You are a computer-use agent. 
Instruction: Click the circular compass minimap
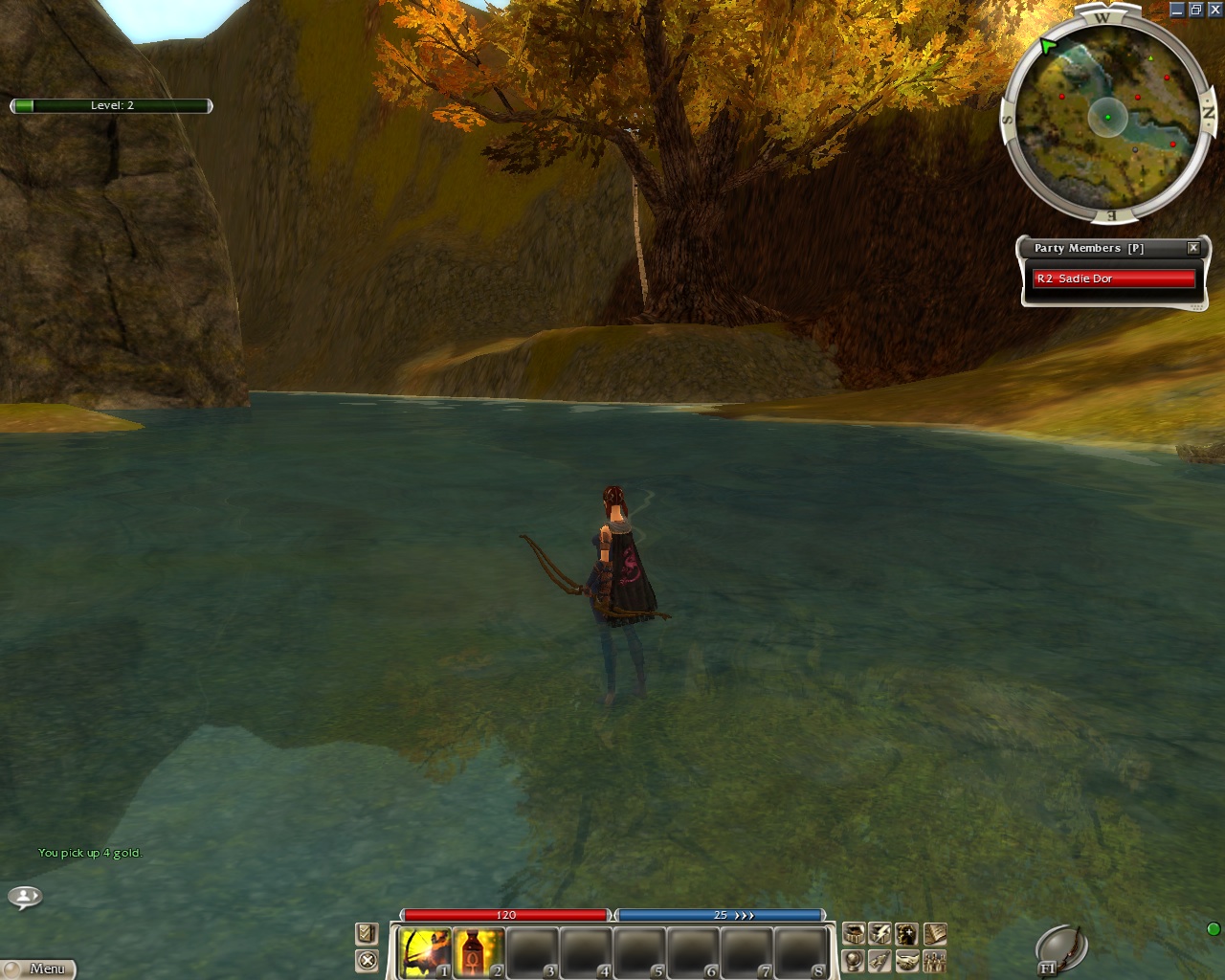tap(1107, 117)
